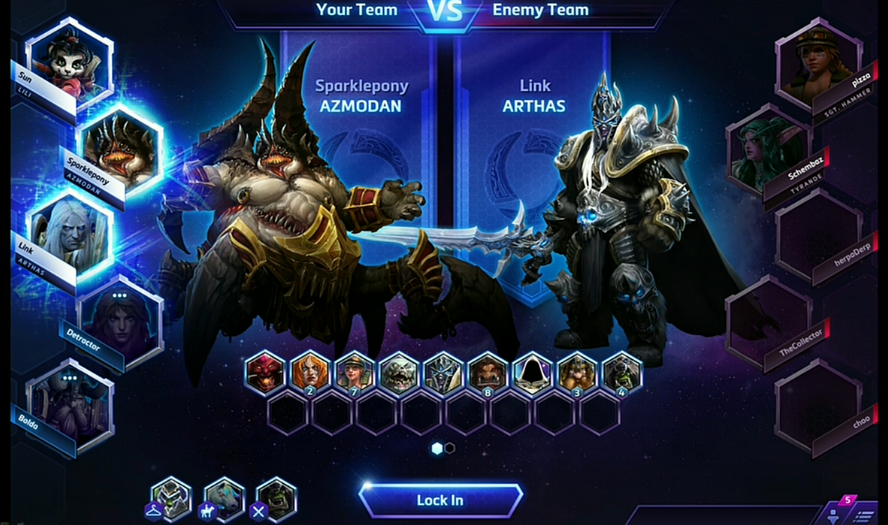888x525 pixels.
Task: Pick the orange-haired hero marked 2
Action: click(x=311, y=372)
